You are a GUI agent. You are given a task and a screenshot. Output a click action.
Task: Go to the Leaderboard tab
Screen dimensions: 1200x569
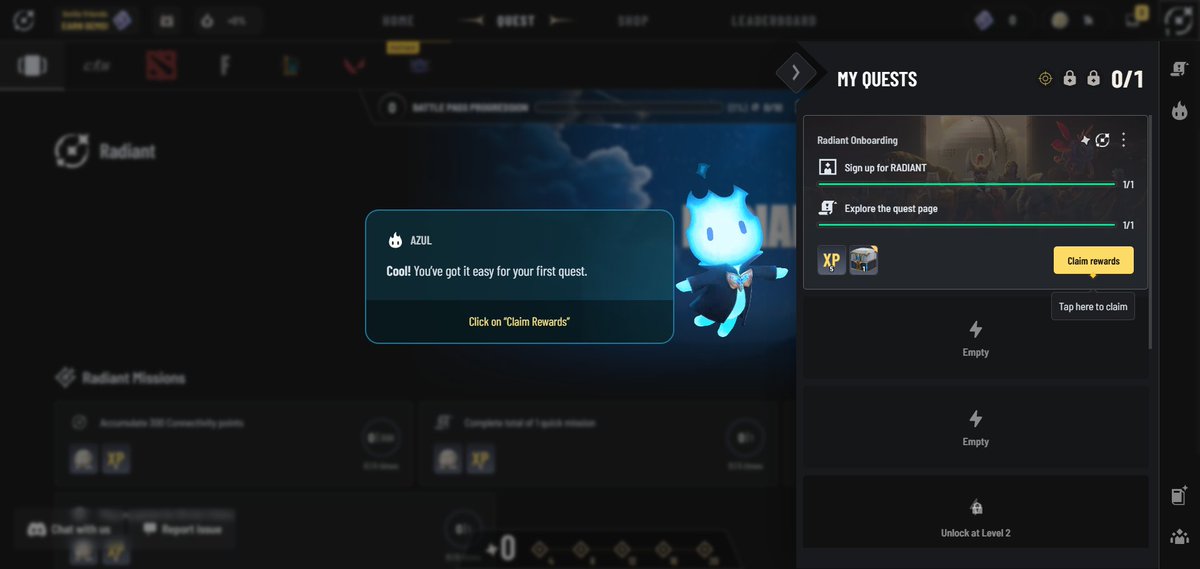click(773, 20)
